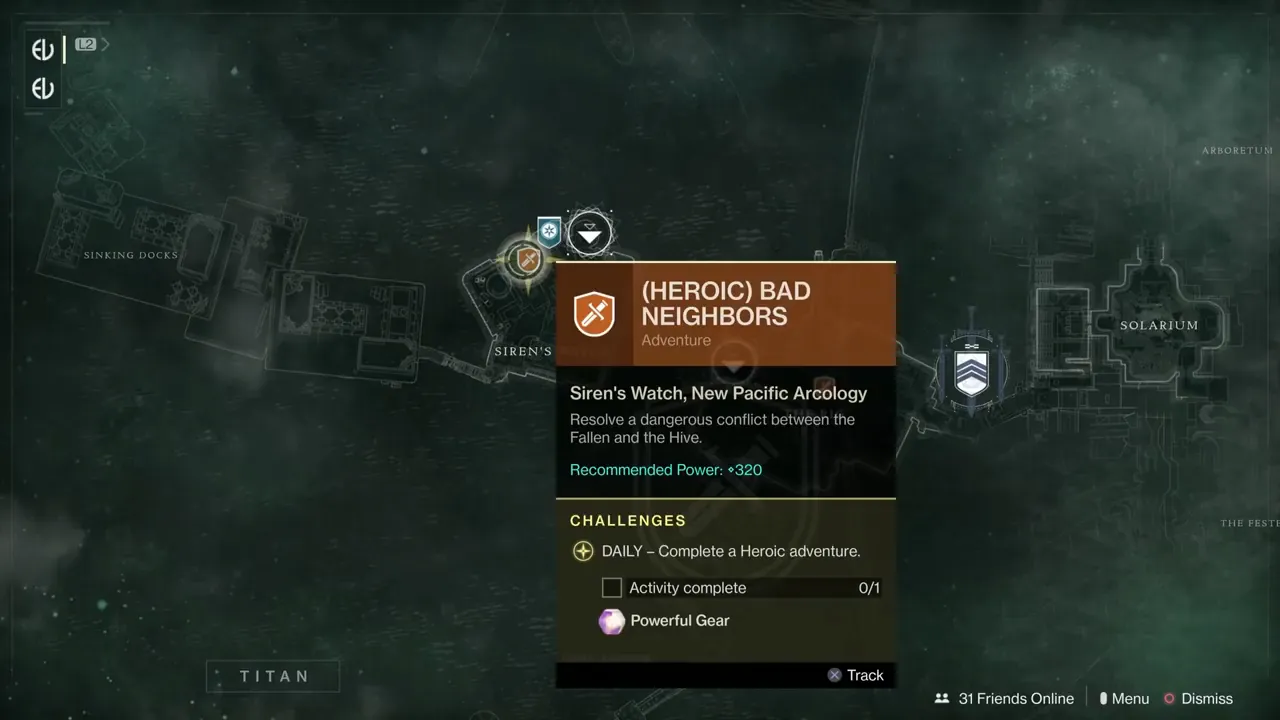Open the chevron-rank landing zone marker
The image size is (1280, 720).
point(971,371)
